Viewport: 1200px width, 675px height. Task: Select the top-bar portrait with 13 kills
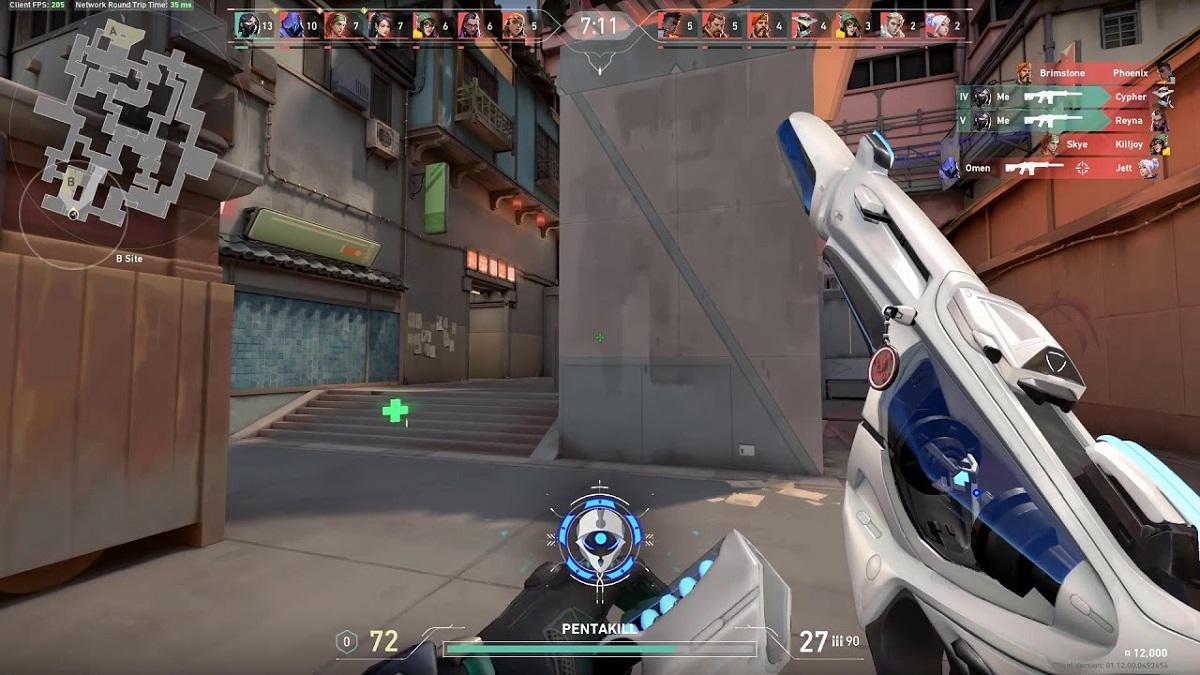click(x=246, y=25)
